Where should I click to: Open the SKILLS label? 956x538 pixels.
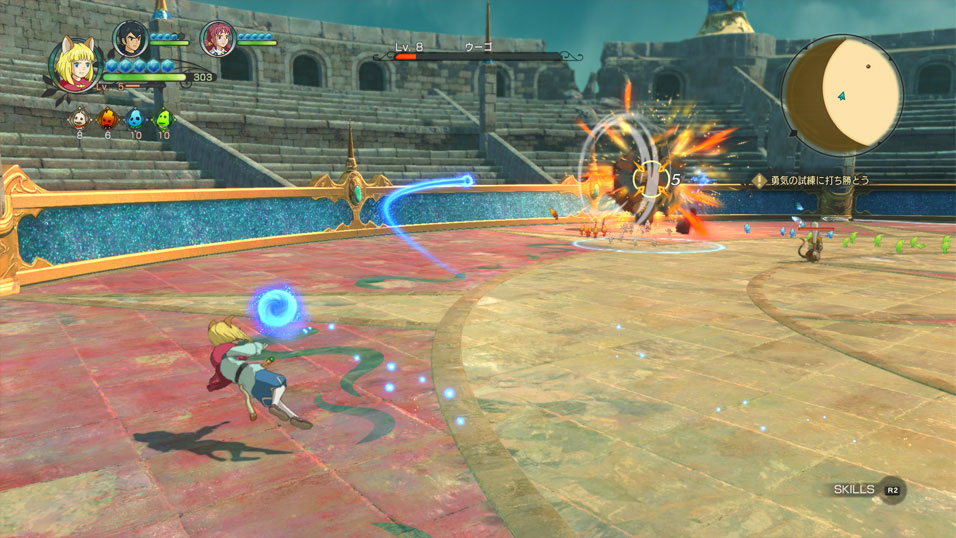point(854,489)
